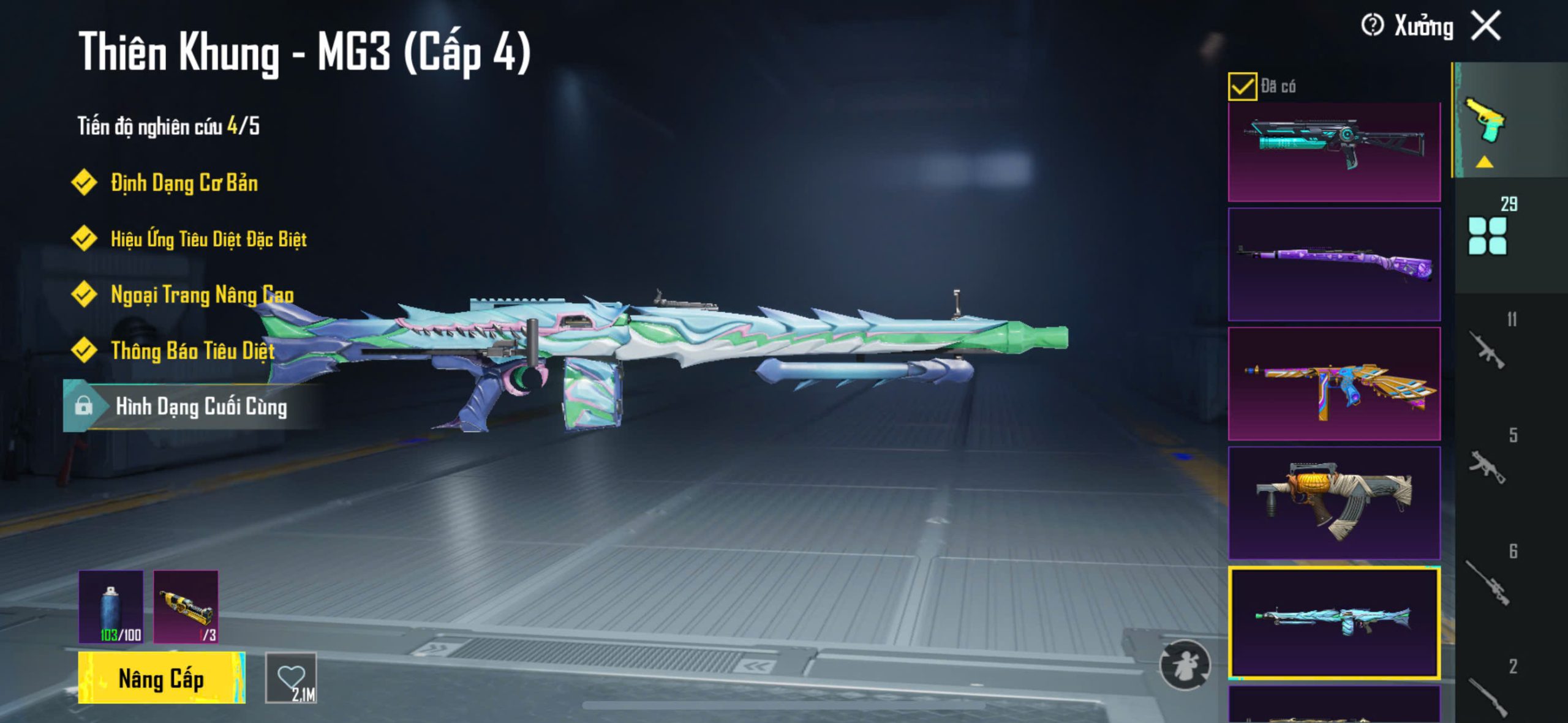Select the highlighted blue MG3 skin thumbnail
The height and width of the screenshot is (723, 1568).
[1334, 622]
